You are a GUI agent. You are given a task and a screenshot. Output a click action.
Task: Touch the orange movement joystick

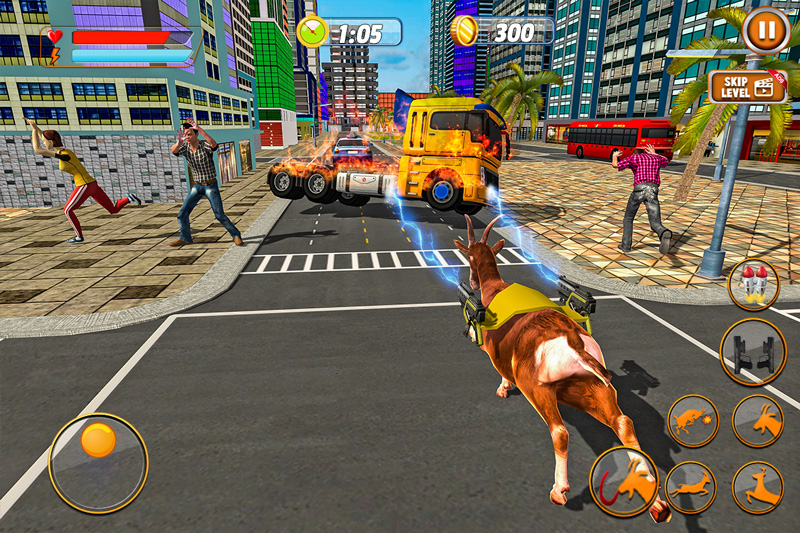click(98, 441)
